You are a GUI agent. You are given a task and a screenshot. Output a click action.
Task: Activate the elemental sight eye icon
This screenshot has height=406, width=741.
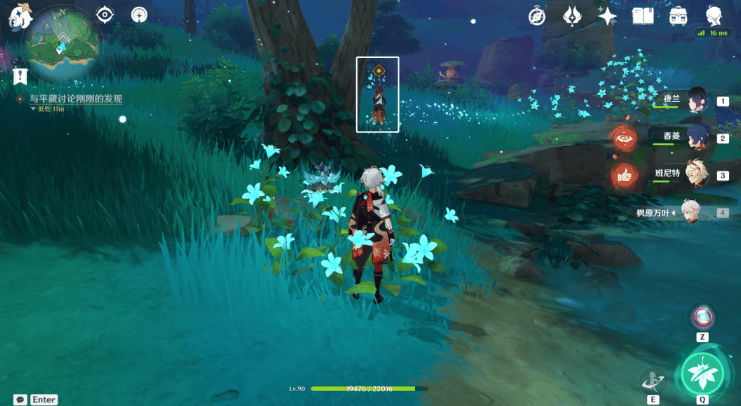[105, 14]
